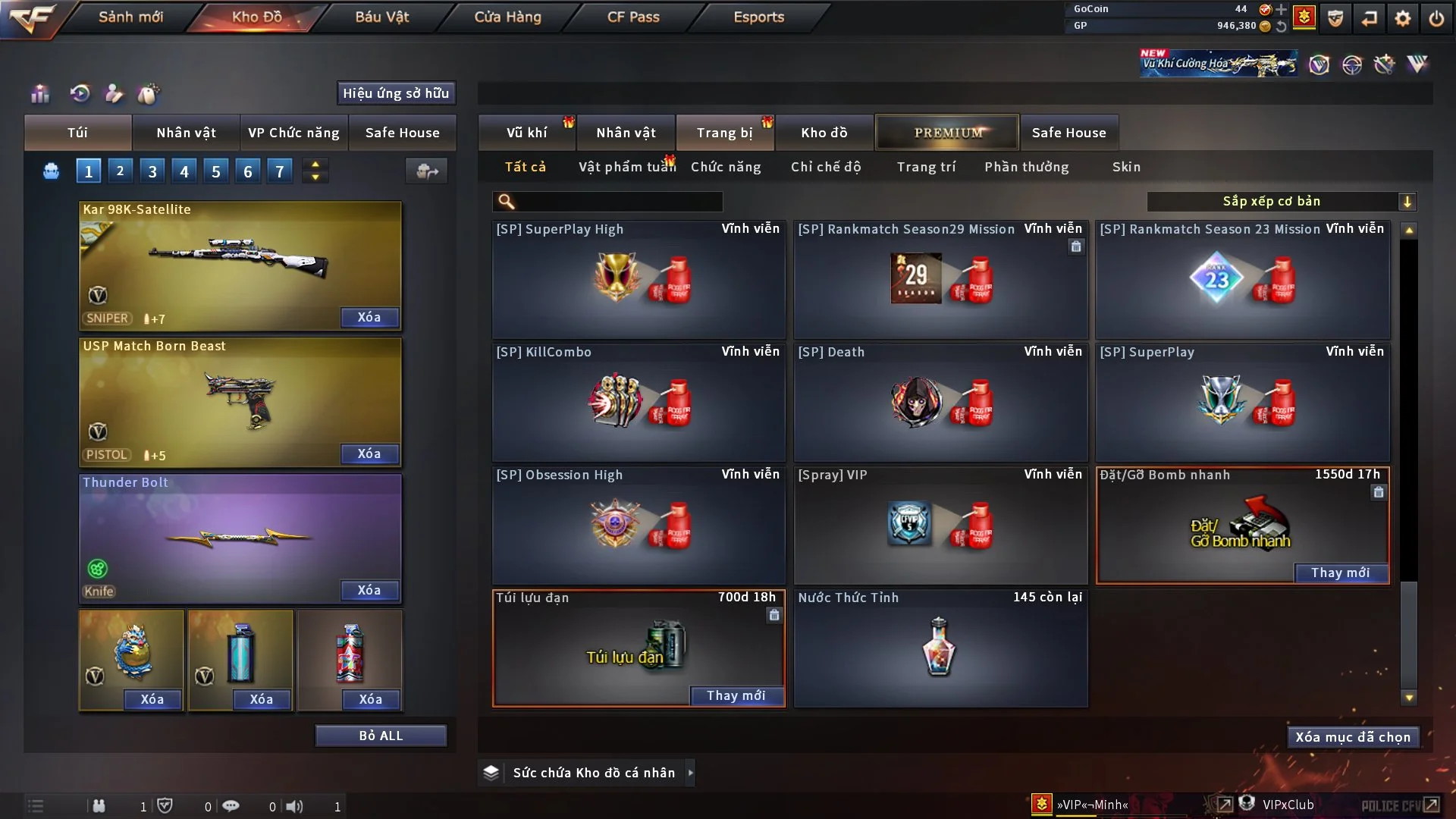Delete selected items with Xóa mục đã chọn

point(1353,737)
